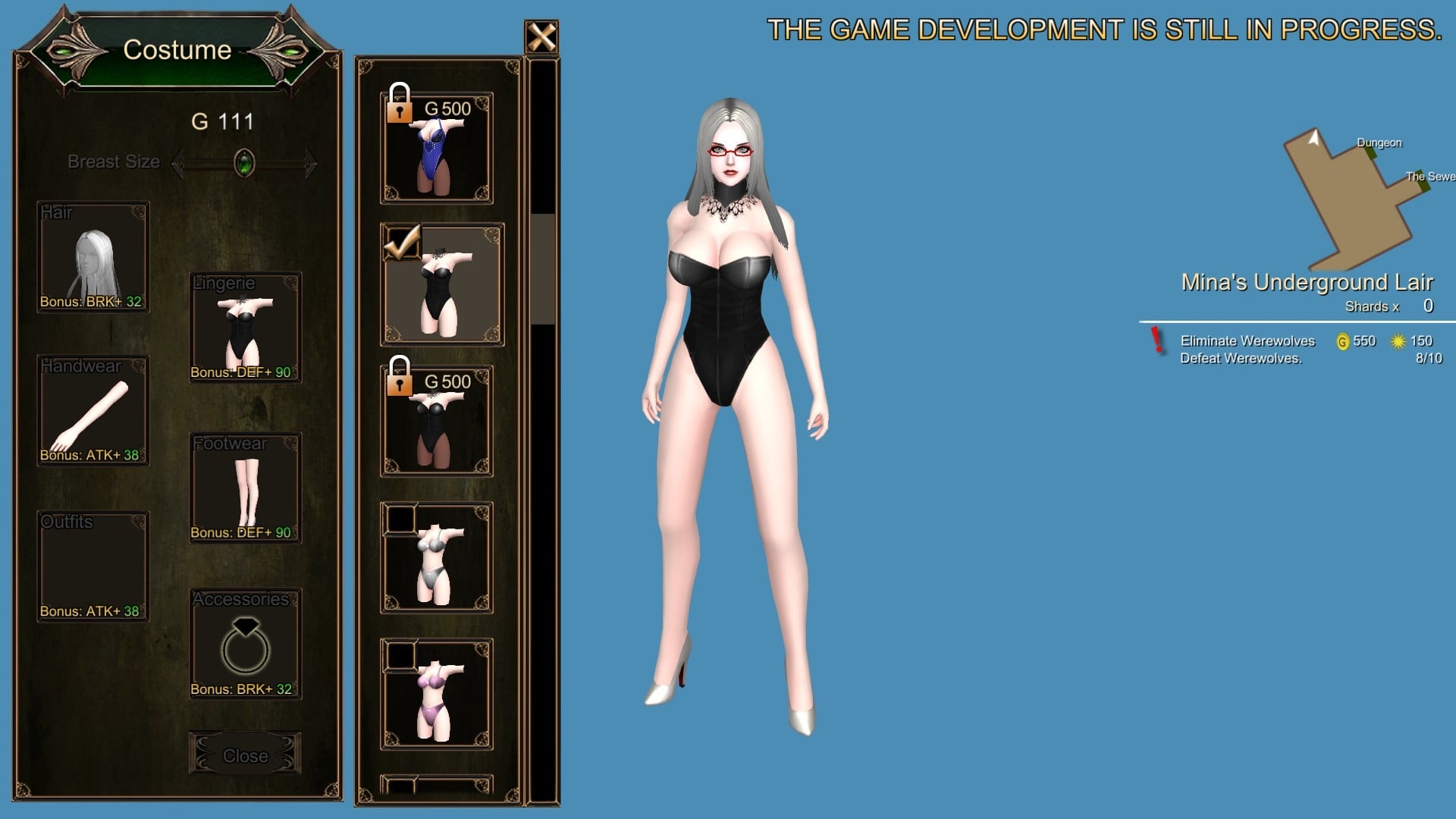Click the right arrow to increase breast size
This screenshot has height=819, width=1456.
click(x=310, y=162)
